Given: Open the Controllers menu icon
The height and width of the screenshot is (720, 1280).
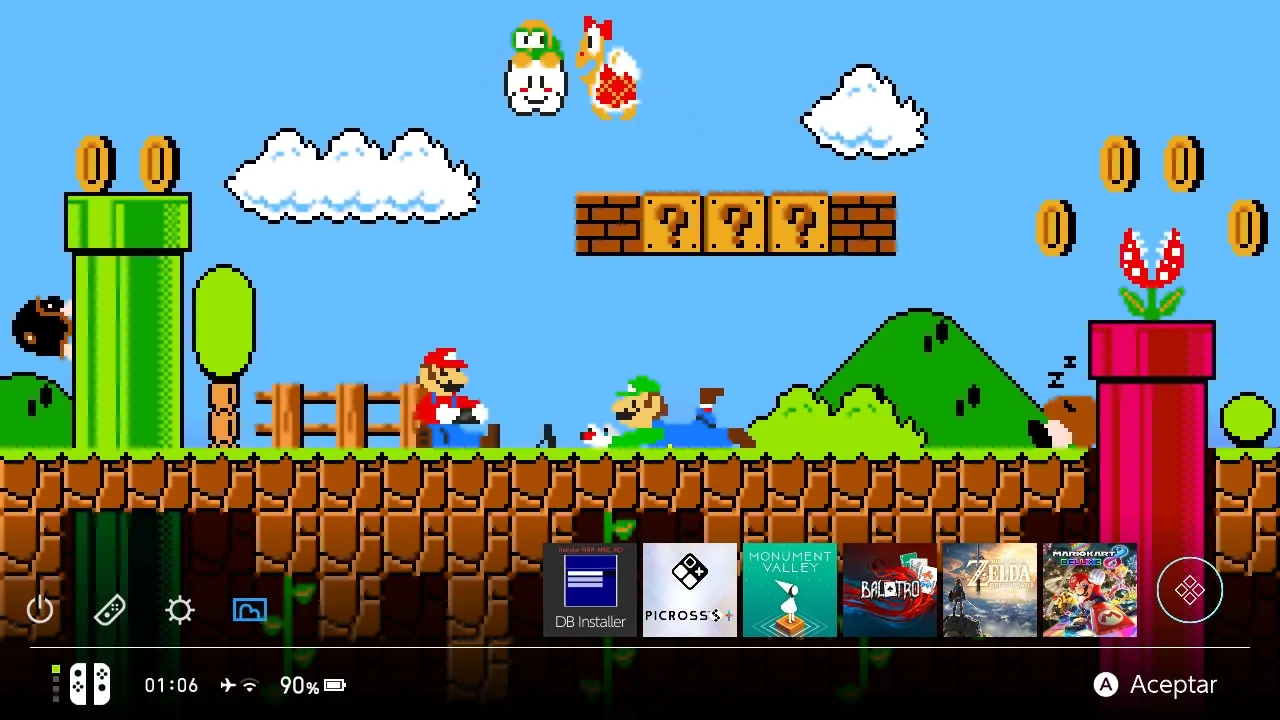Looking at the screenshot, I should (110, 610).
